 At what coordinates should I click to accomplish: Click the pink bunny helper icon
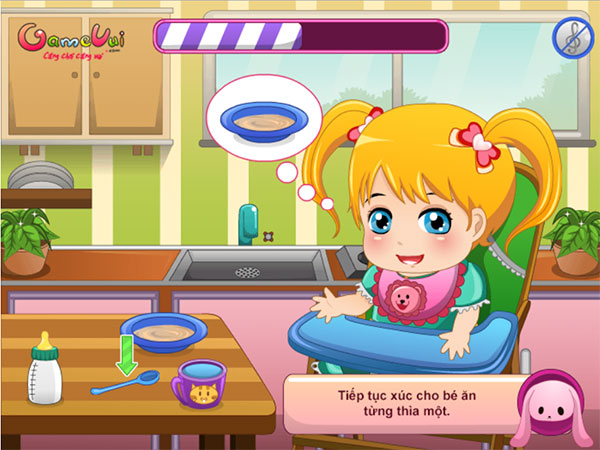pos(550,412)
